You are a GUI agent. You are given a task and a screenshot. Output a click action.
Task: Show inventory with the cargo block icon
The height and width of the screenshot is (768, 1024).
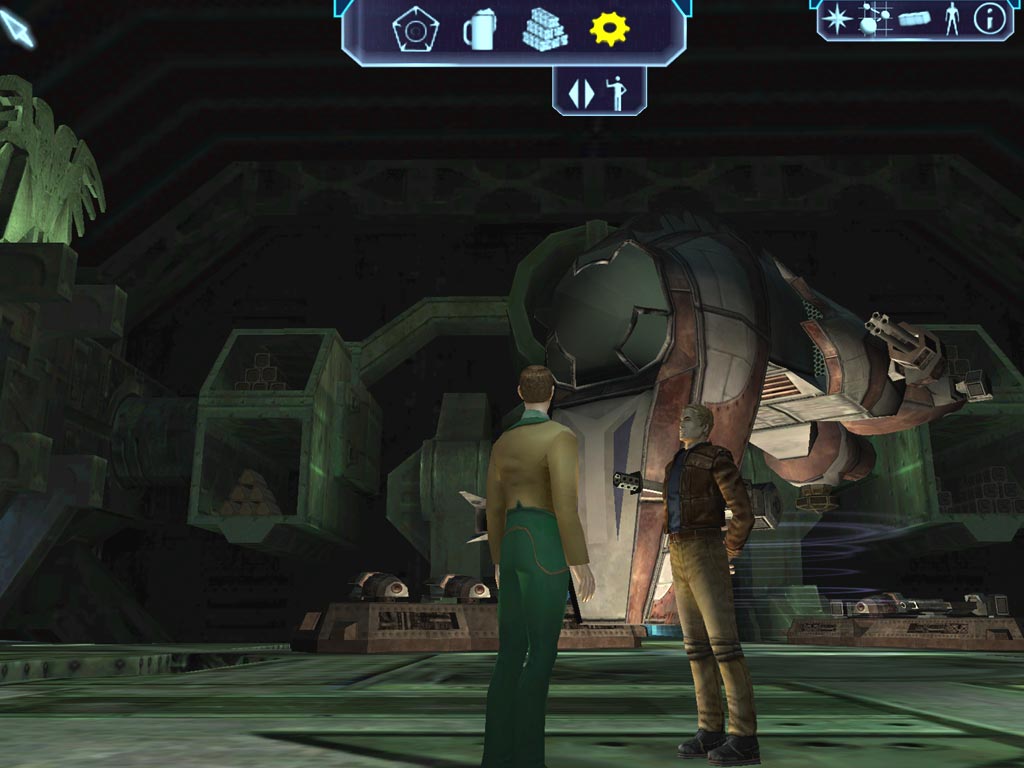914,19
